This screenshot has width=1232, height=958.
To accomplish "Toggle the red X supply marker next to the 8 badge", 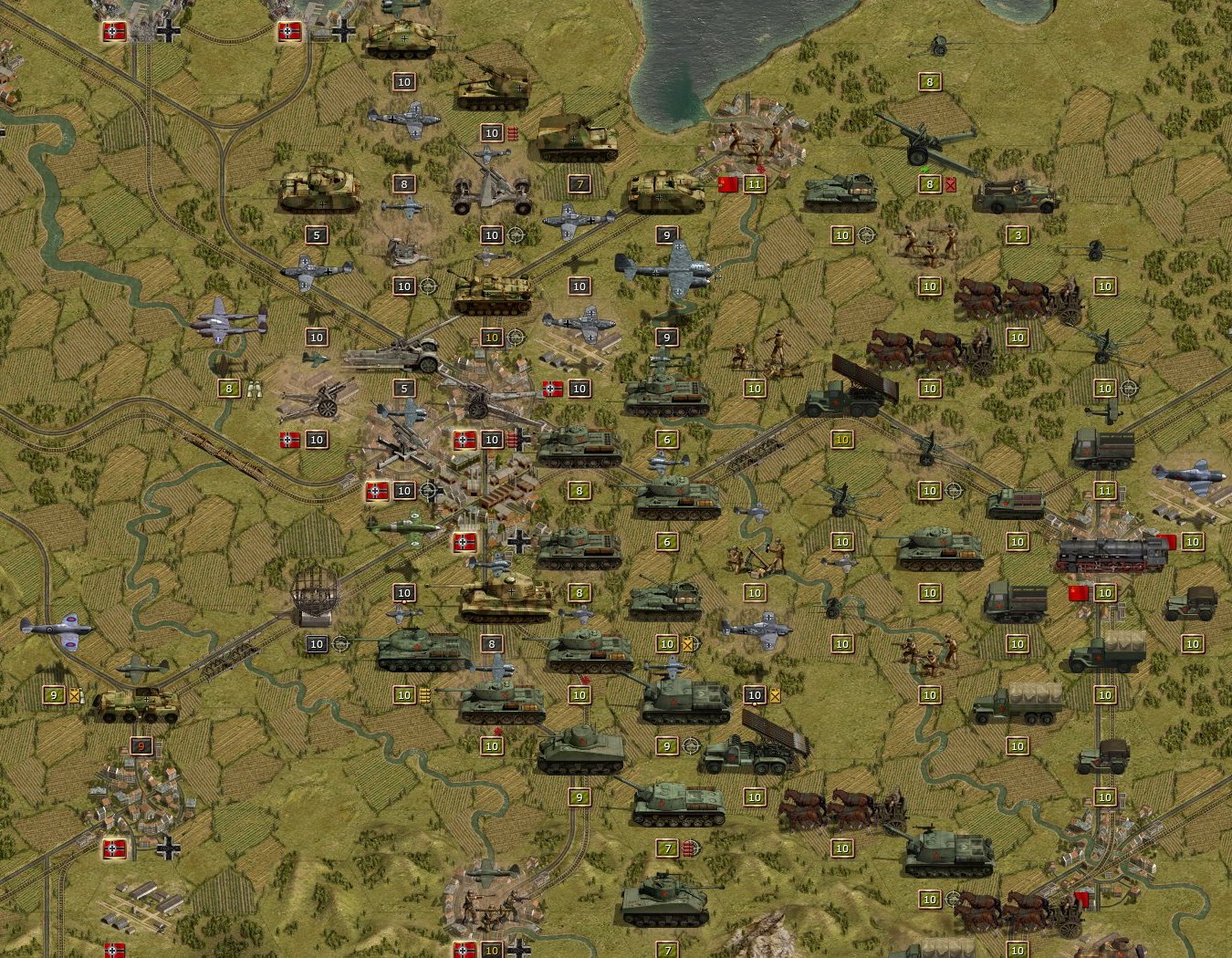I will click(x=950, y=183).
